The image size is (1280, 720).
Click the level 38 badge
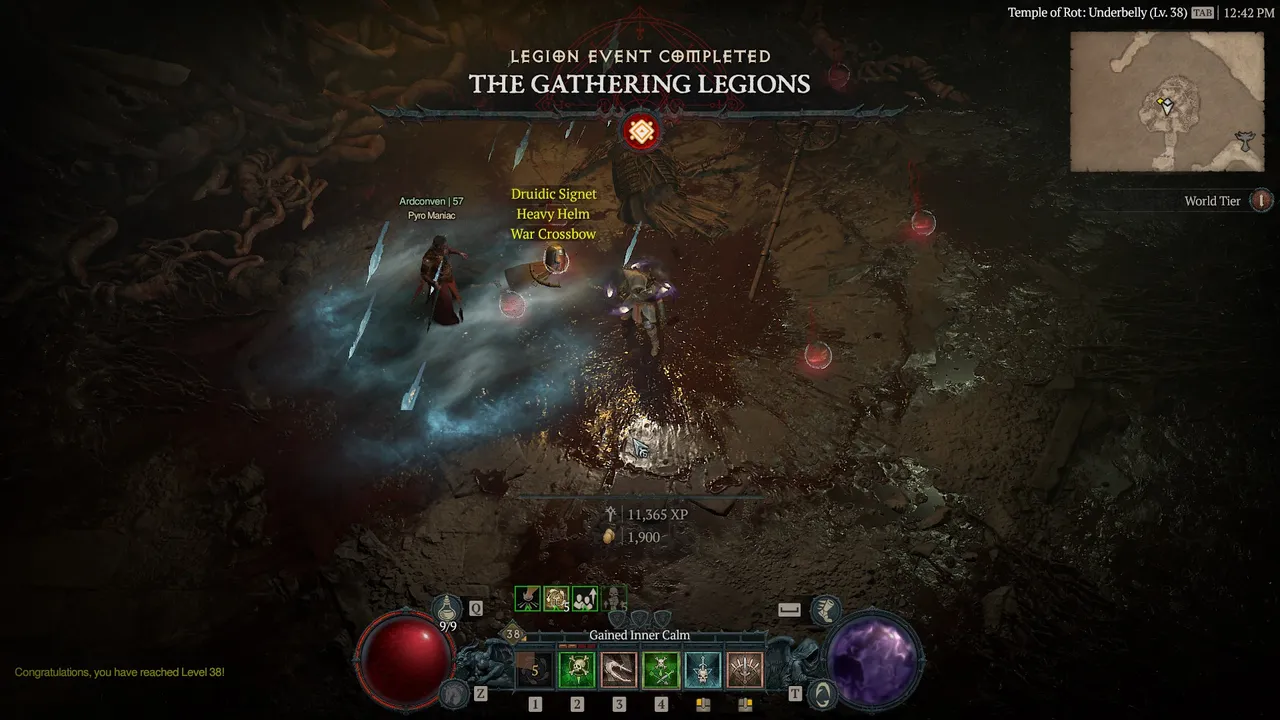coord(513,634)
